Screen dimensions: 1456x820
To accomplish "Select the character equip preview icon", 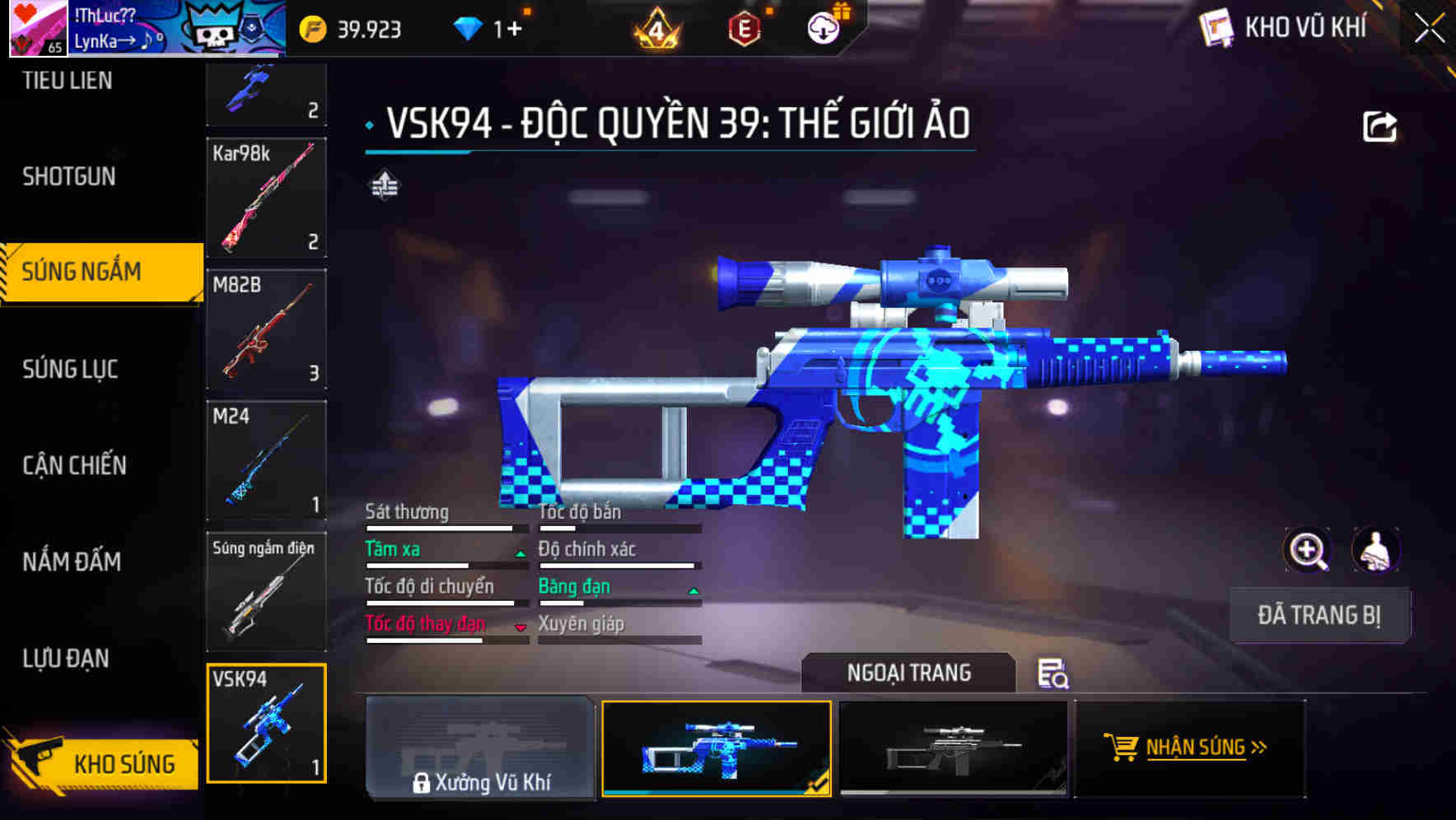I will click(1376, 550).
